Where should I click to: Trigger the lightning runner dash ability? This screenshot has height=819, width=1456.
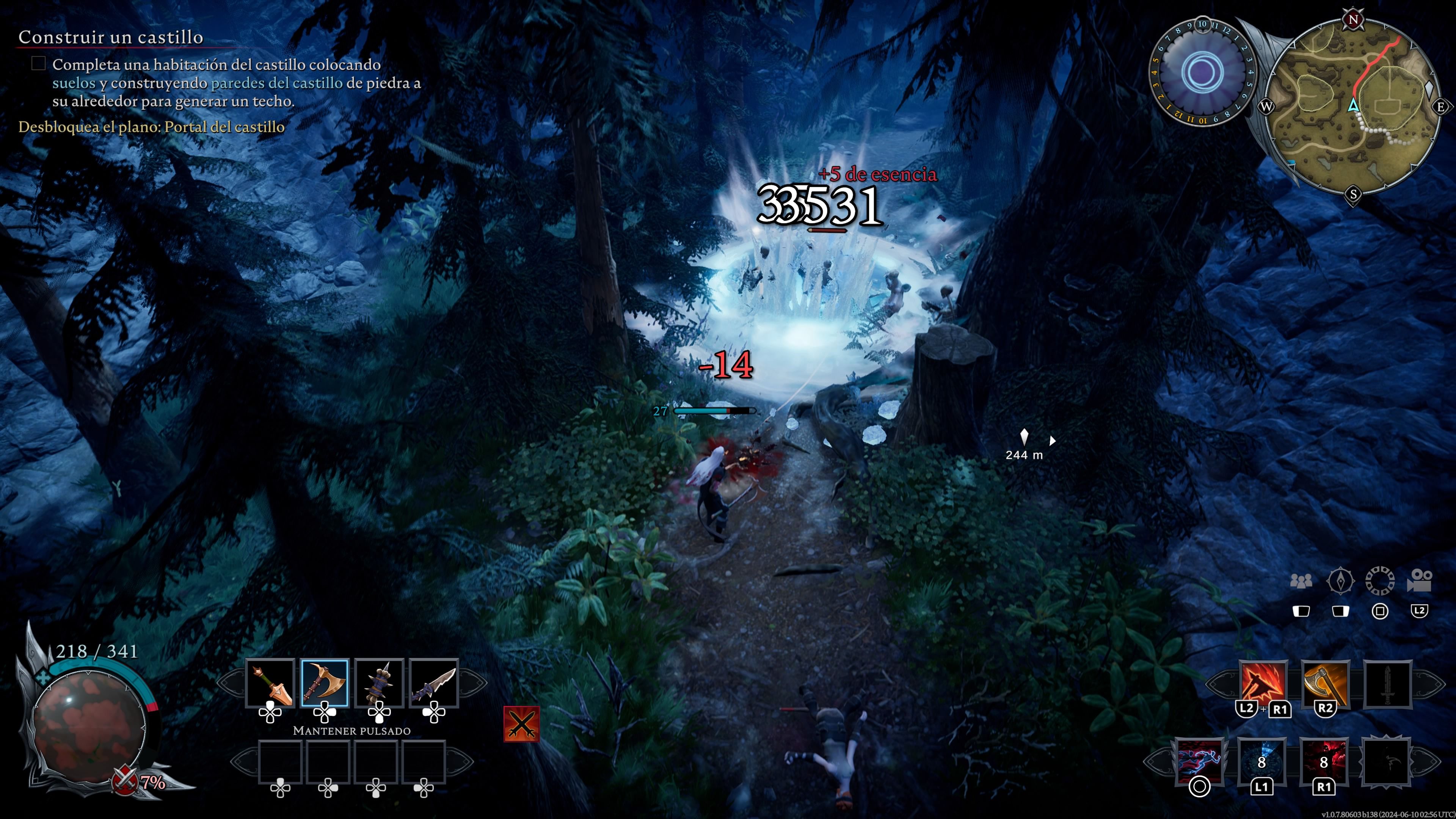tap(1199, 761)
